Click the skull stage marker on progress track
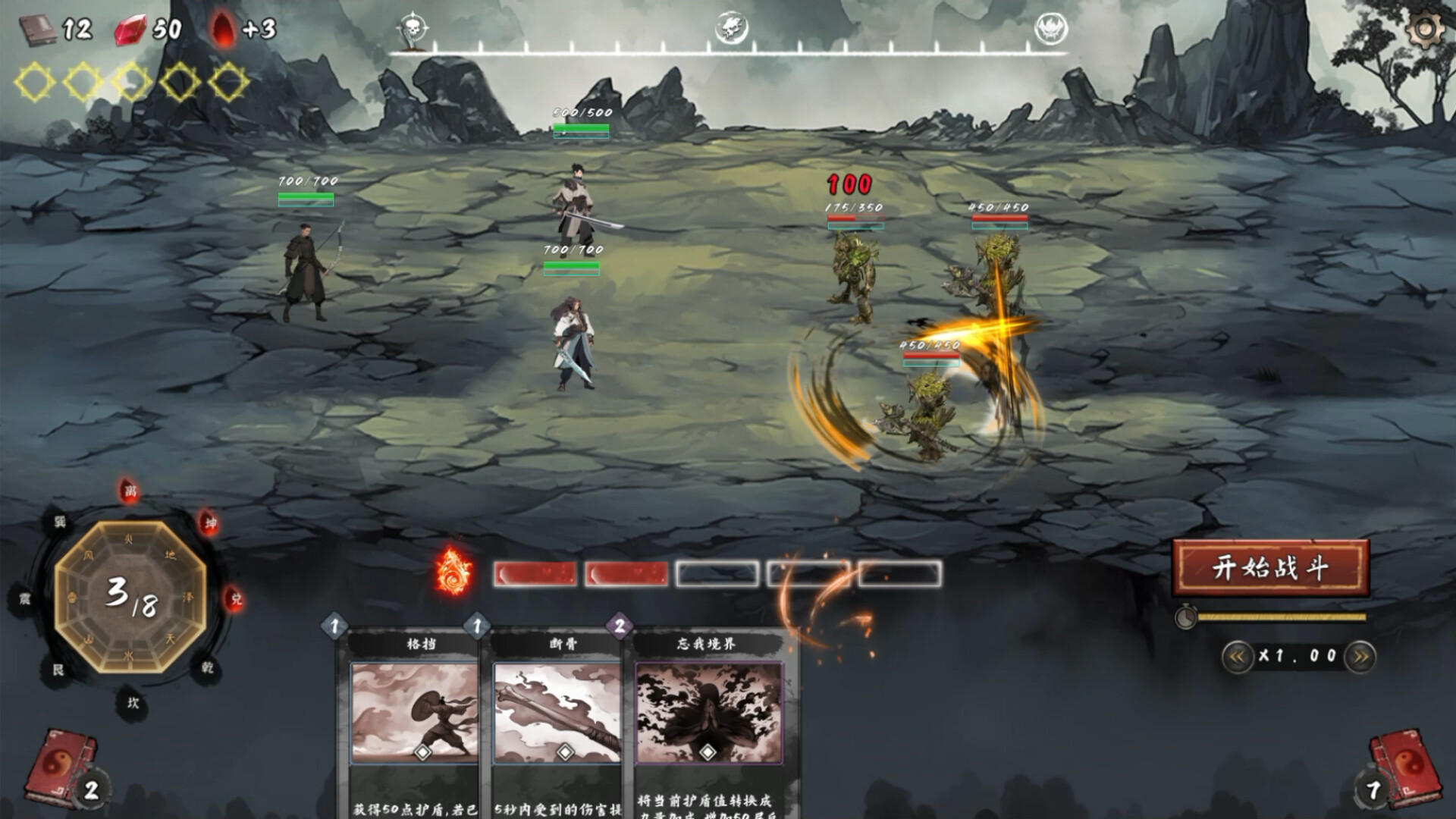Image resolution: width=1456 pixels, height=819 pixels. coord(413,29)
